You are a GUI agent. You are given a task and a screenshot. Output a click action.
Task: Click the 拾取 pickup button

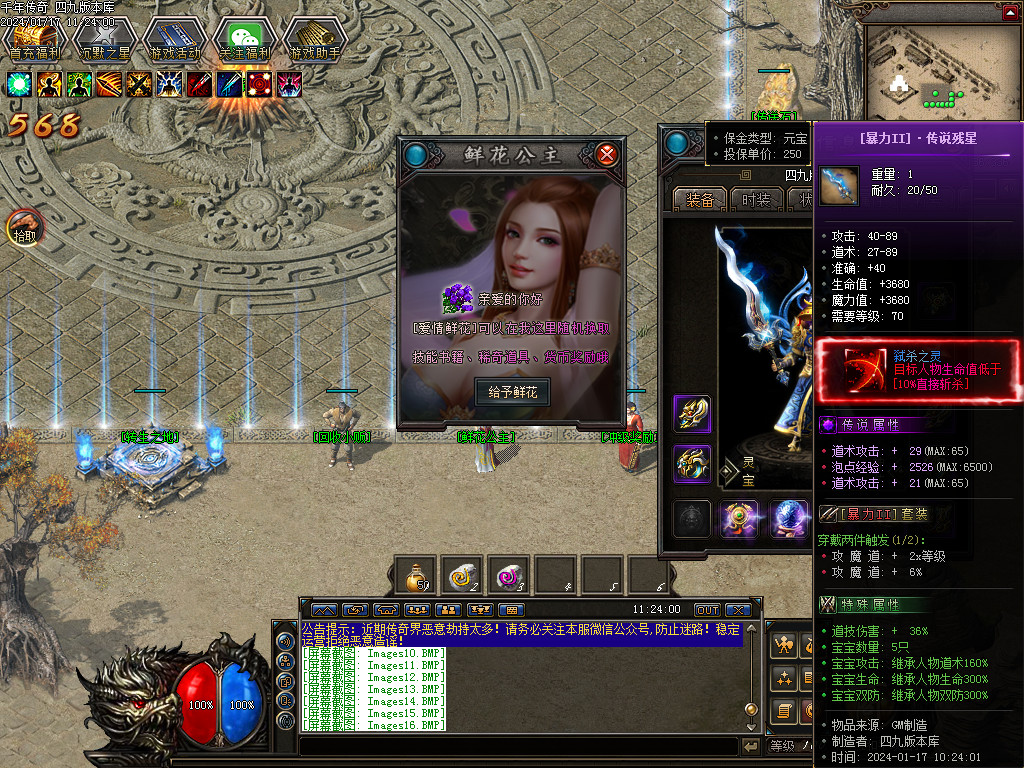pos(24,230)
